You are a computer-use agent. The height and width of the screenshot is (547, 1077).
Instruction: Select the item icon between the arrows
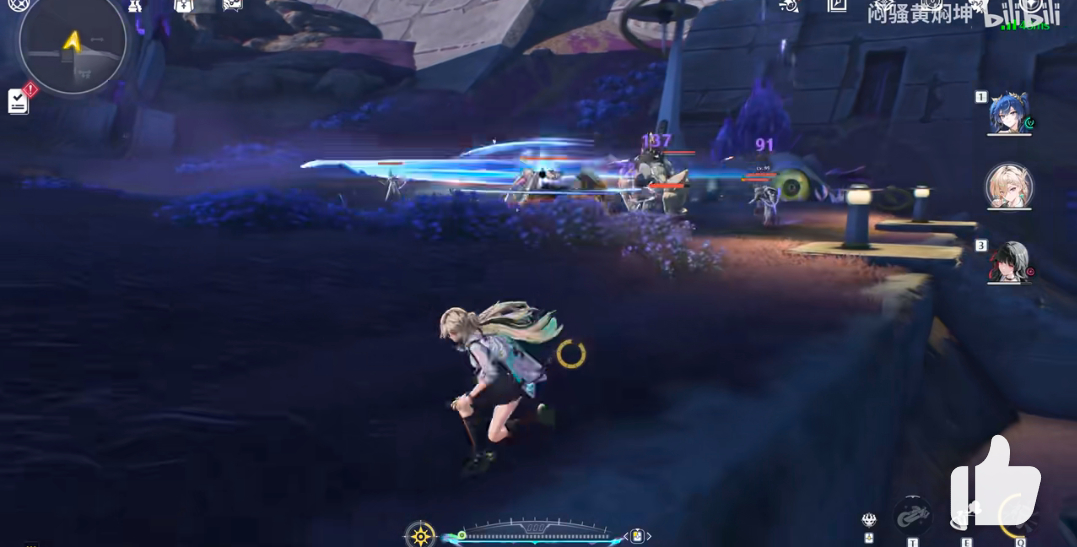(637, 537)
